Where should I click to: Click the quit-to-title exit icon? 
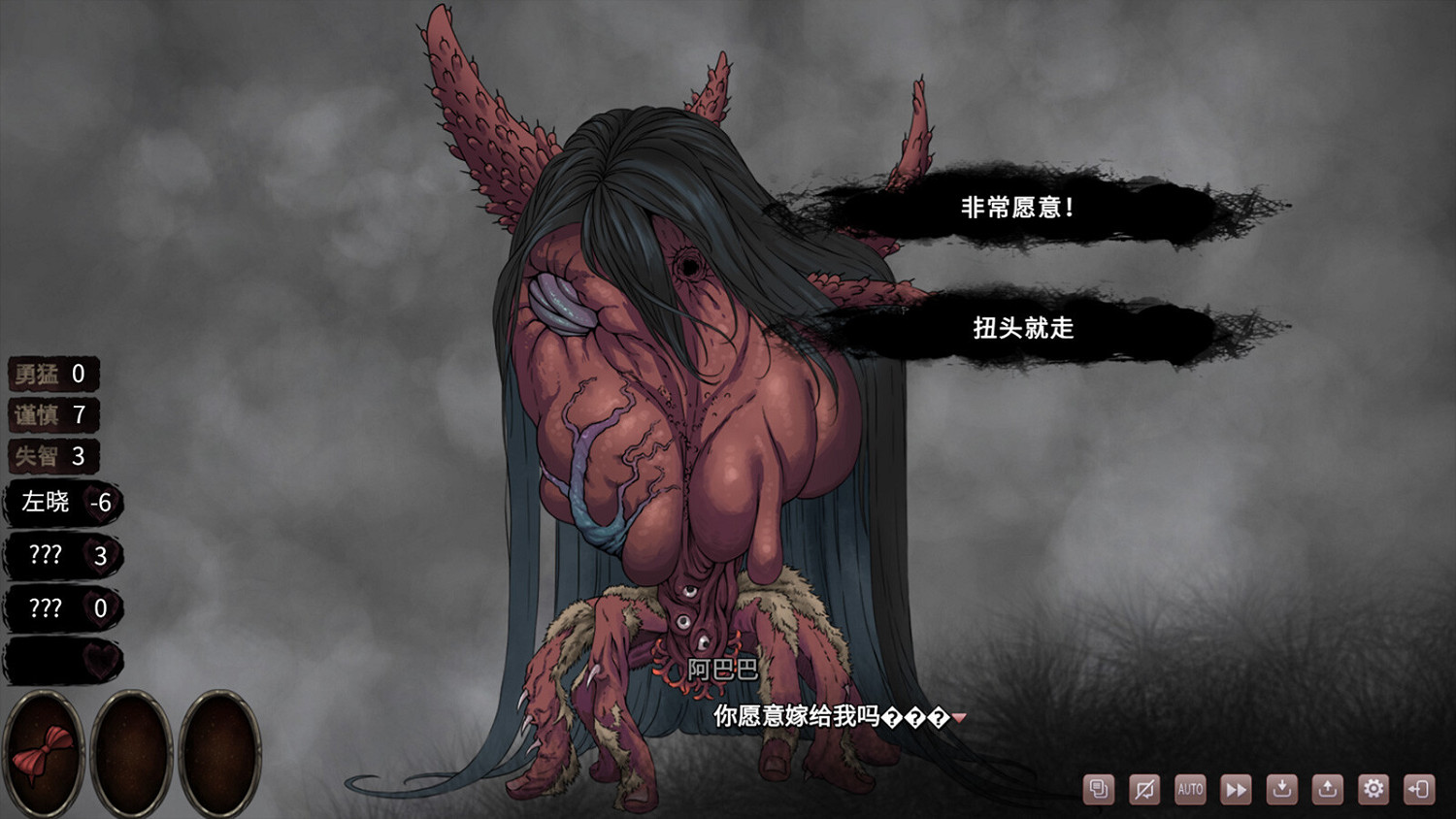[1418, 789]
